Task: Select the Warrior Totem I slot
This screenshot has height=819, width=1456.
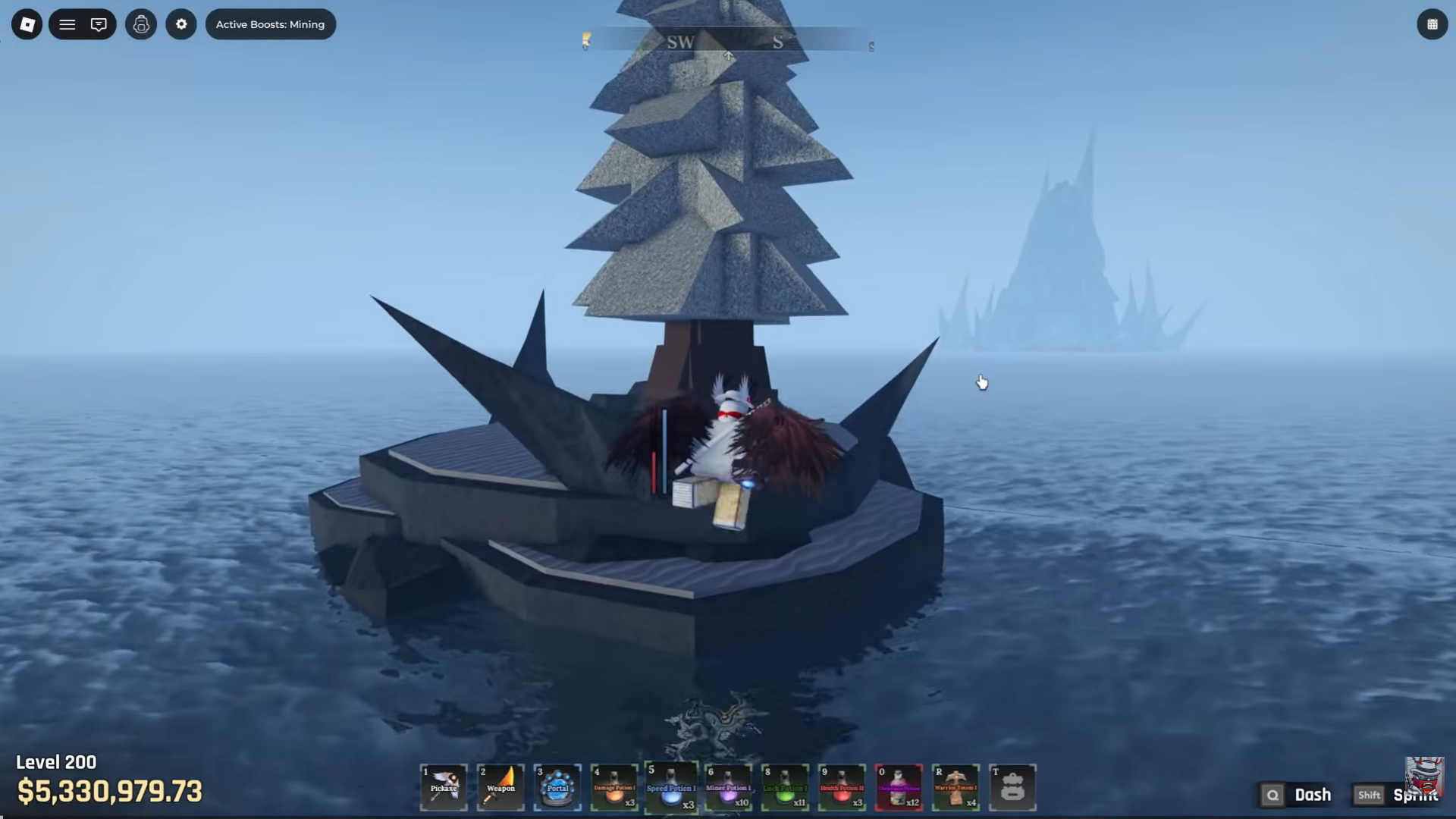Action: 955,787
